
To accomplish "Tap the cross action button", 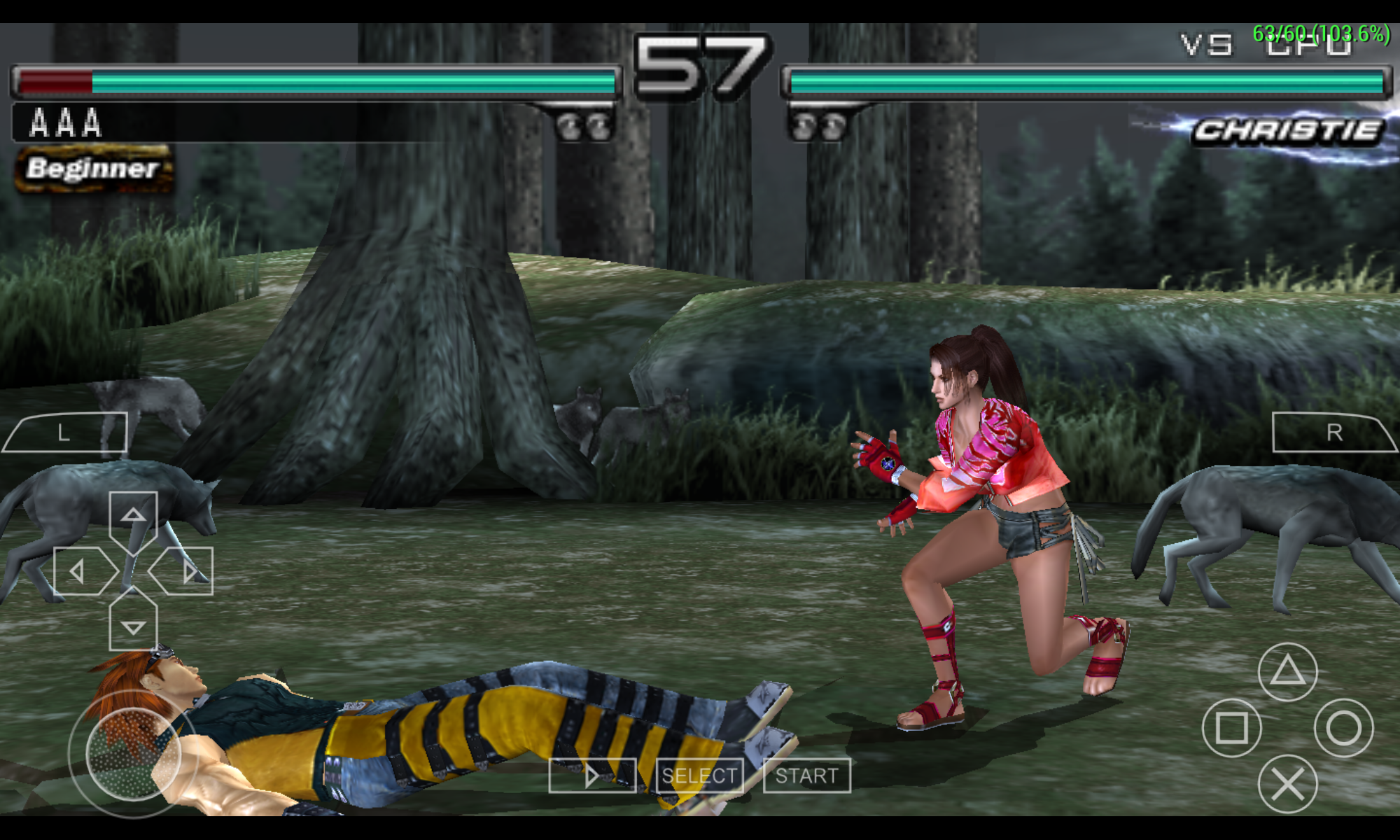I will (1287, 784).
